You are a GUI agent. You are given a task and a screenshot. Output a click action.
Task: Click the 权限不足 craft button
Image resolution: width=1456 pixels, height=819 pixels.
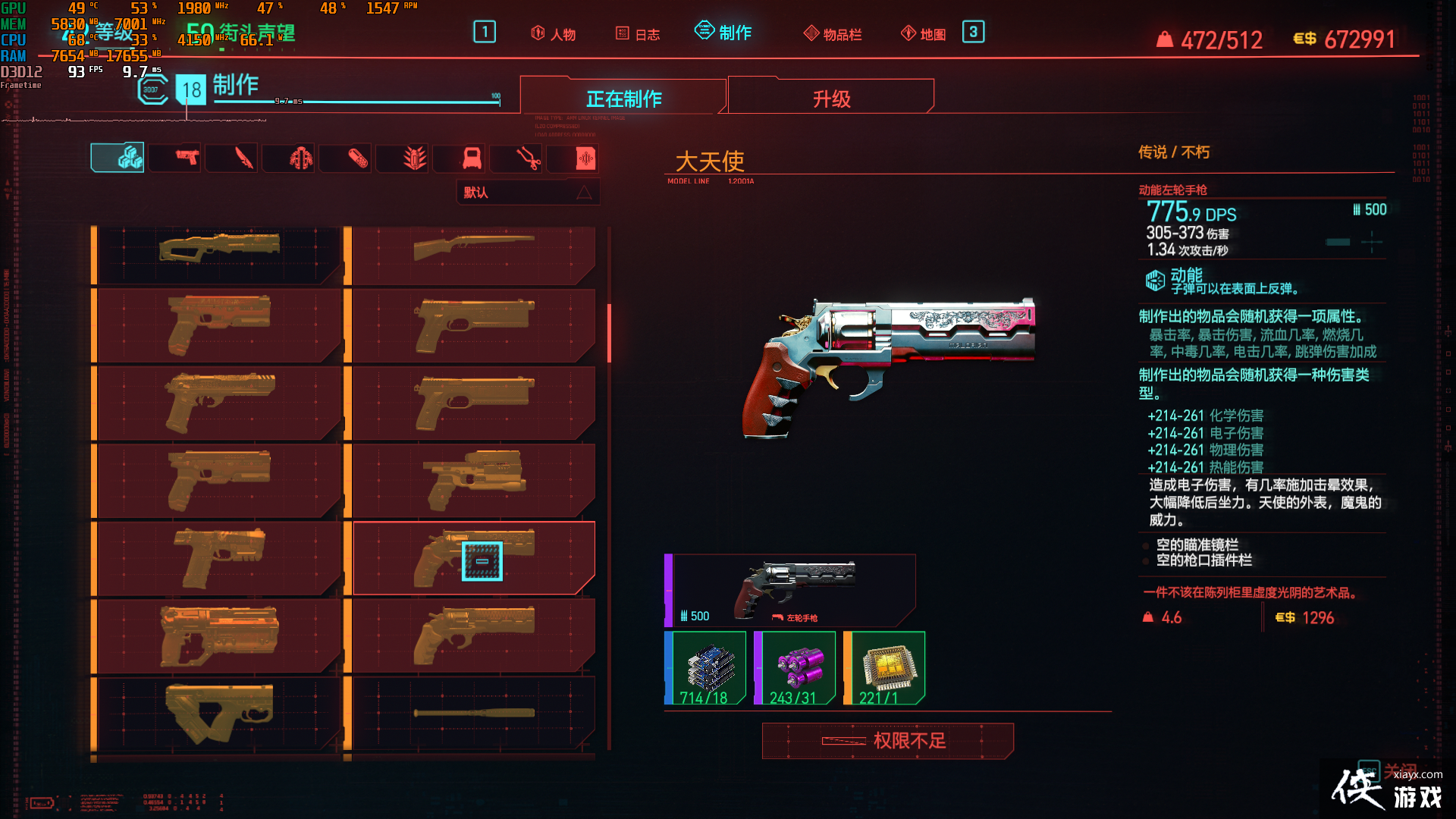coord(888,741)
